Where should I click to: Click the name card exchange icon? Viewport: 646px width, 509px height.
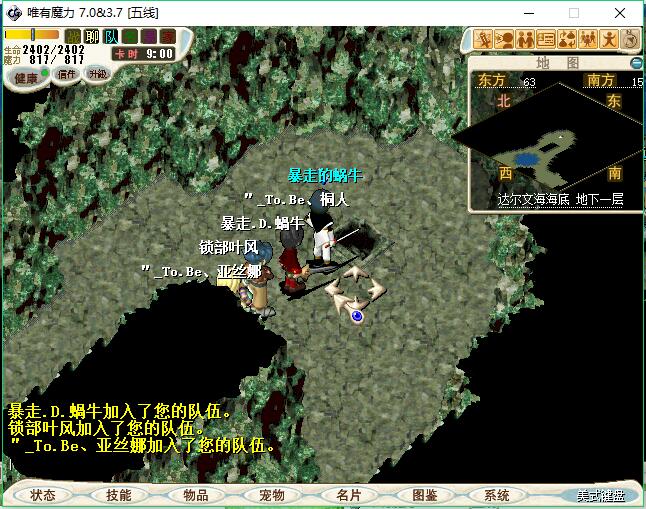(x=546, y=40)
